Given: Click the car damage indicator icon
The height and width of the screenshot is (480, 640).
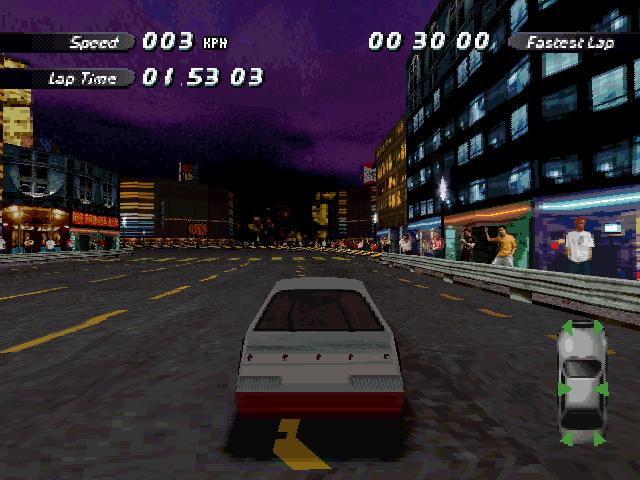Looking at the screenshot, I should coord(581,383).
